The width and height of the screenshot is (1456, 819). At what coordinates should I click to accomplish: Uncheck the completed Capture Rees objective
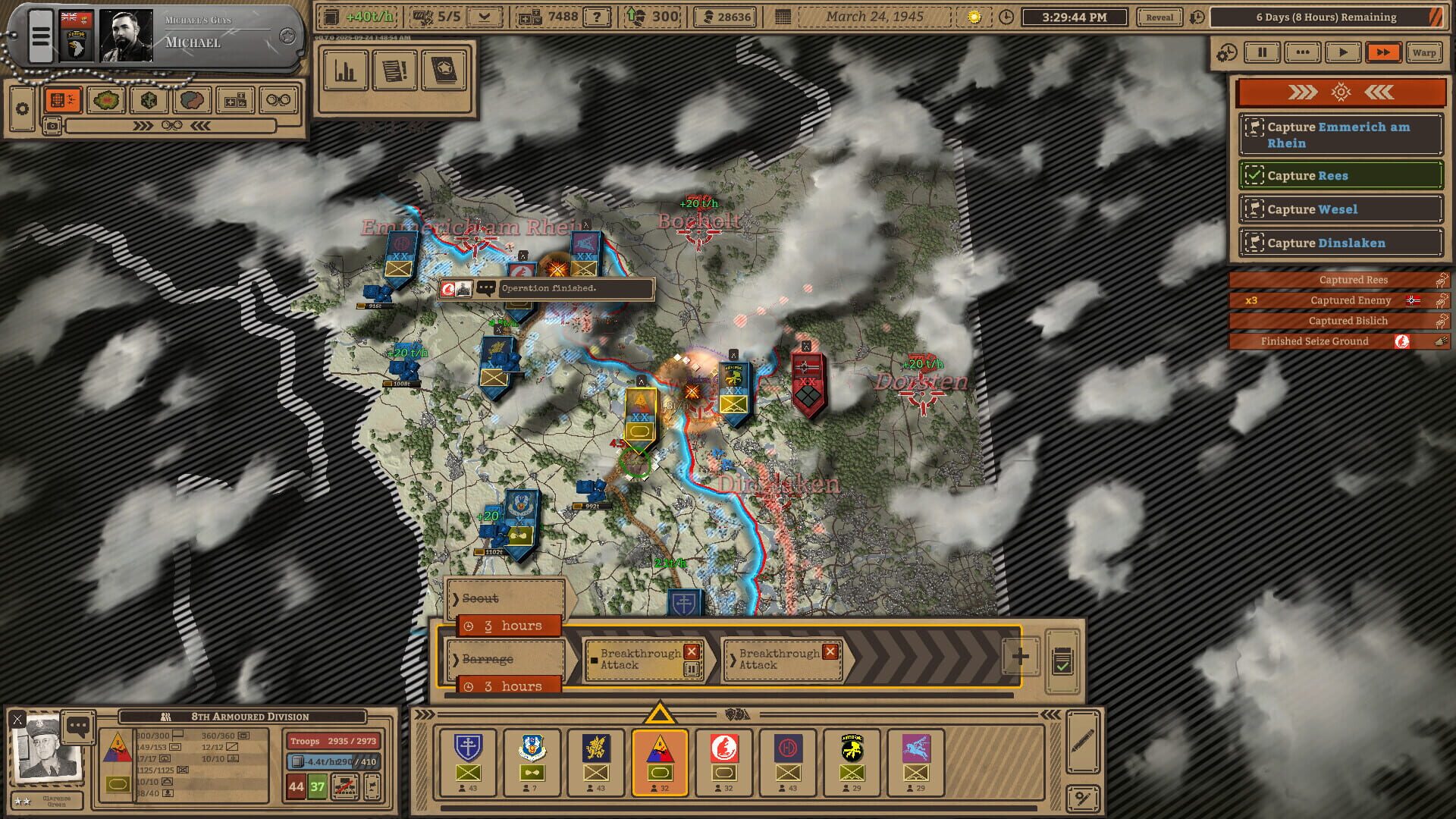point(1256,175)
